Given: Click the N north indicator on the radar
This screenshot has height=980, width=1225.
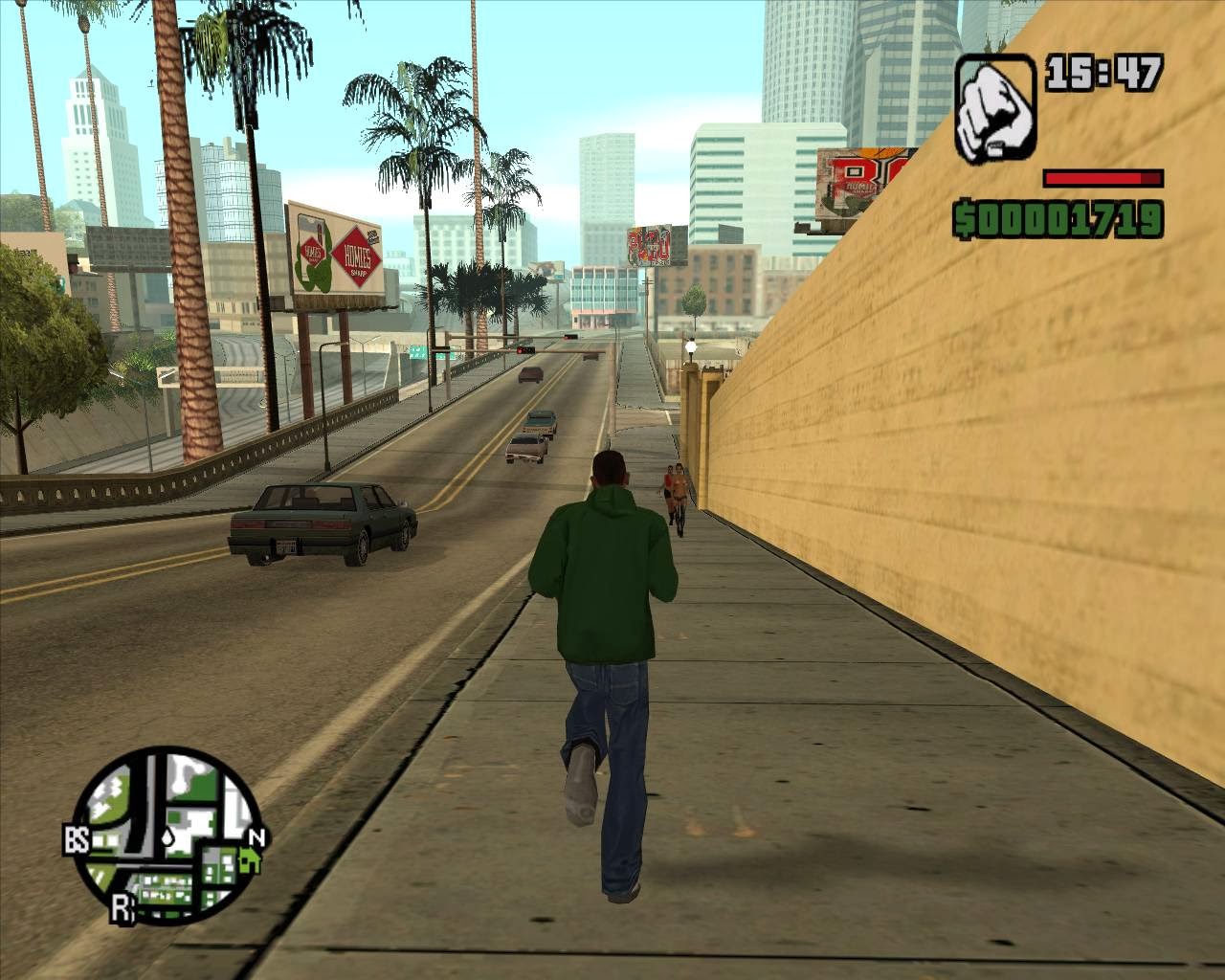Looking at the screenshot, I should click(256, 835).
